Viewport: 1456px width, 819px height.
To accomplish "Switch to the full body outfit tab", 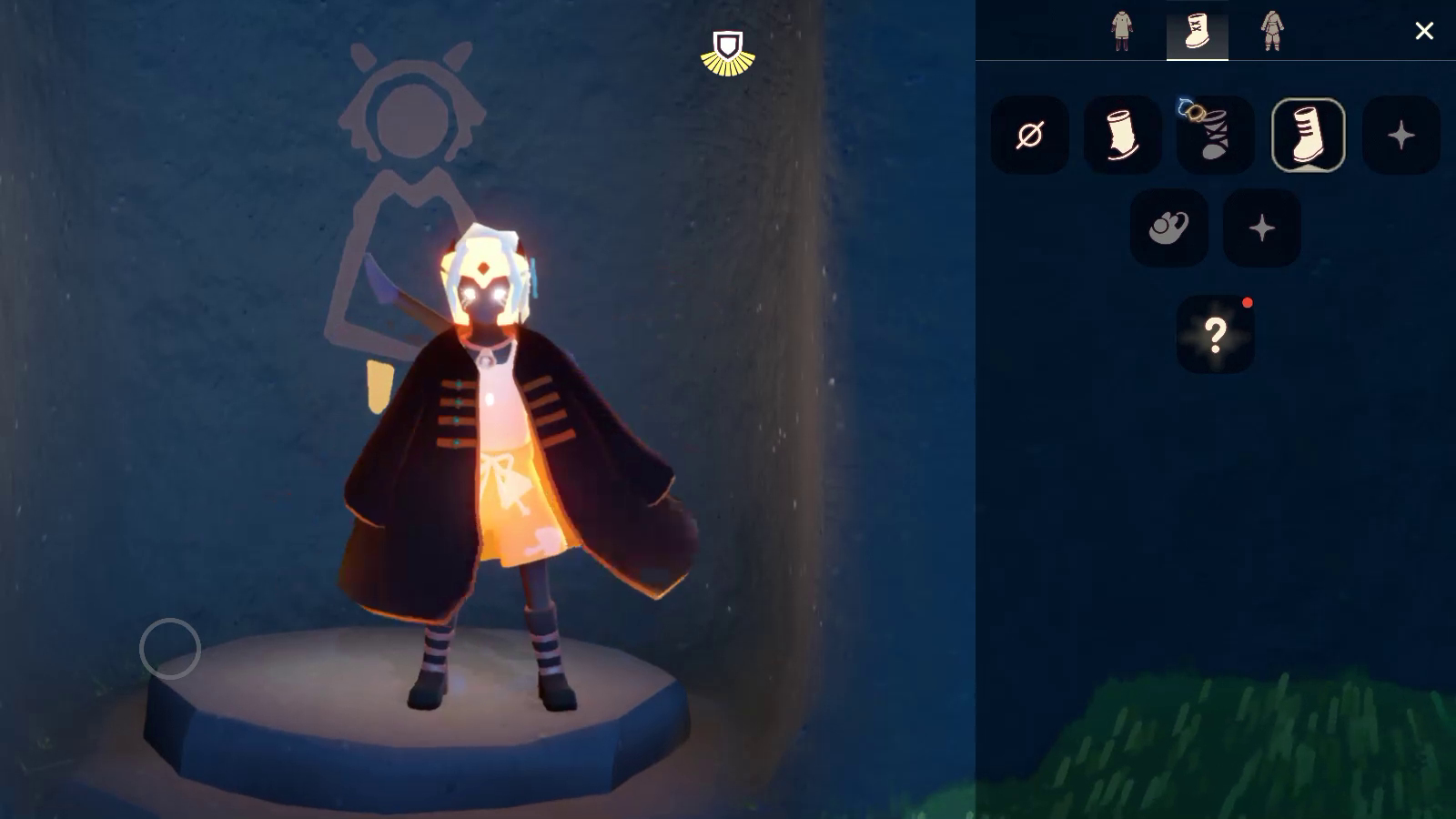I will click(1272, 31).
